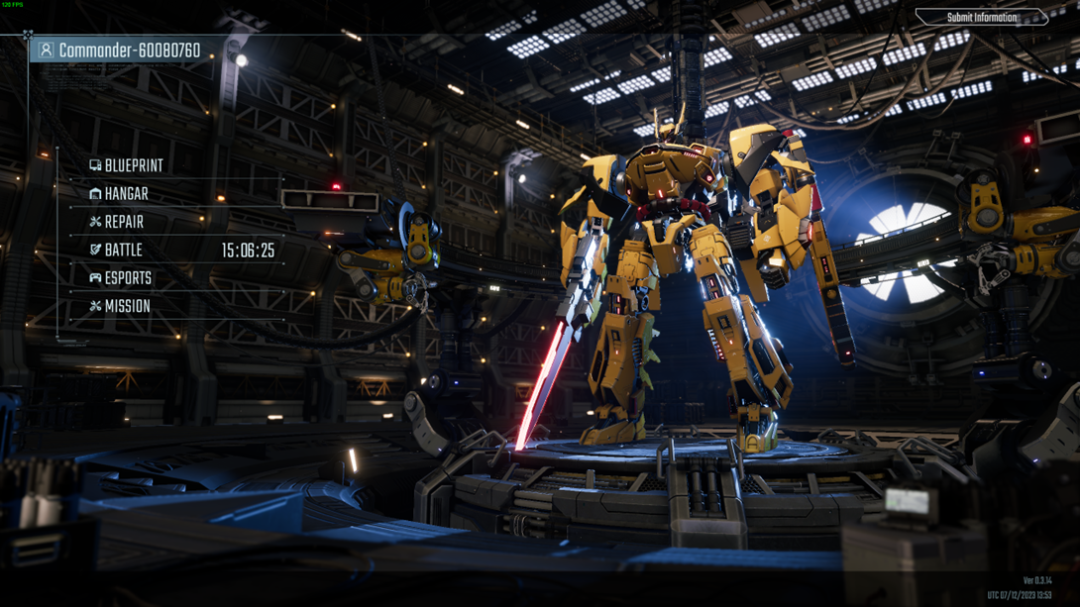Screen dimensions: 1080x607
Task: Click the Submit Information button
Action: pyautogui.click(x=981, y=17)
